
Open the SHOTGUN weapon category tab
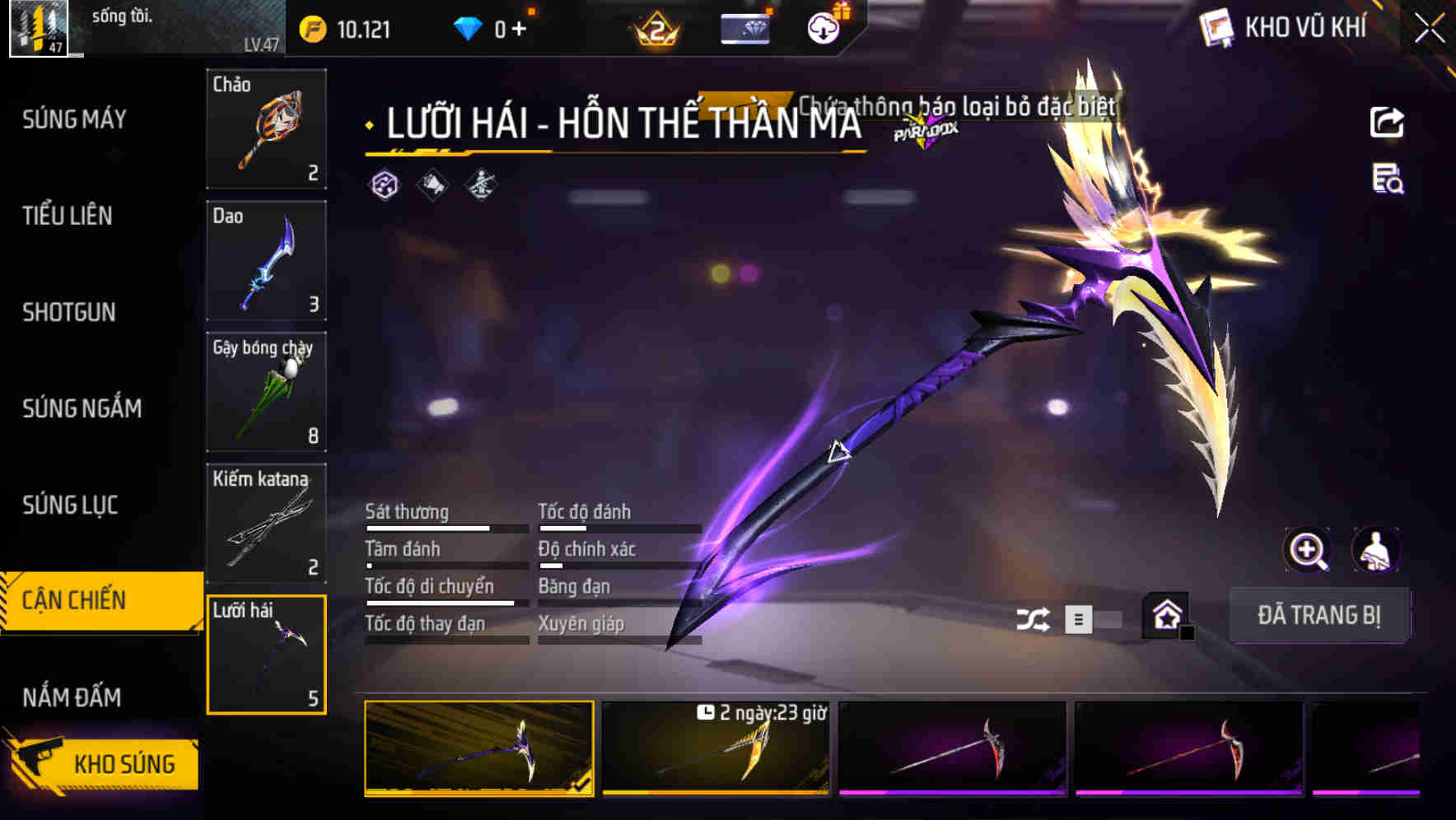(69, 313)
